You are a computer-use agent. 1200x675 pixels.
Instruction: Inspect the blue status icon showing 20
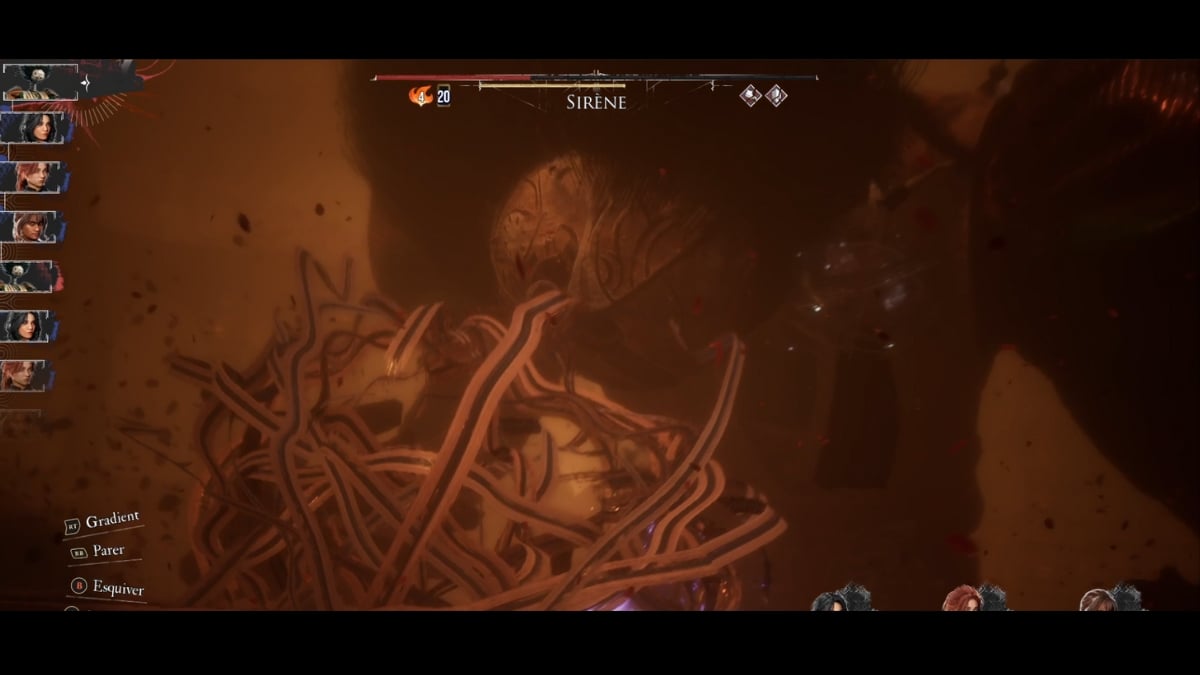pos(443,96)
